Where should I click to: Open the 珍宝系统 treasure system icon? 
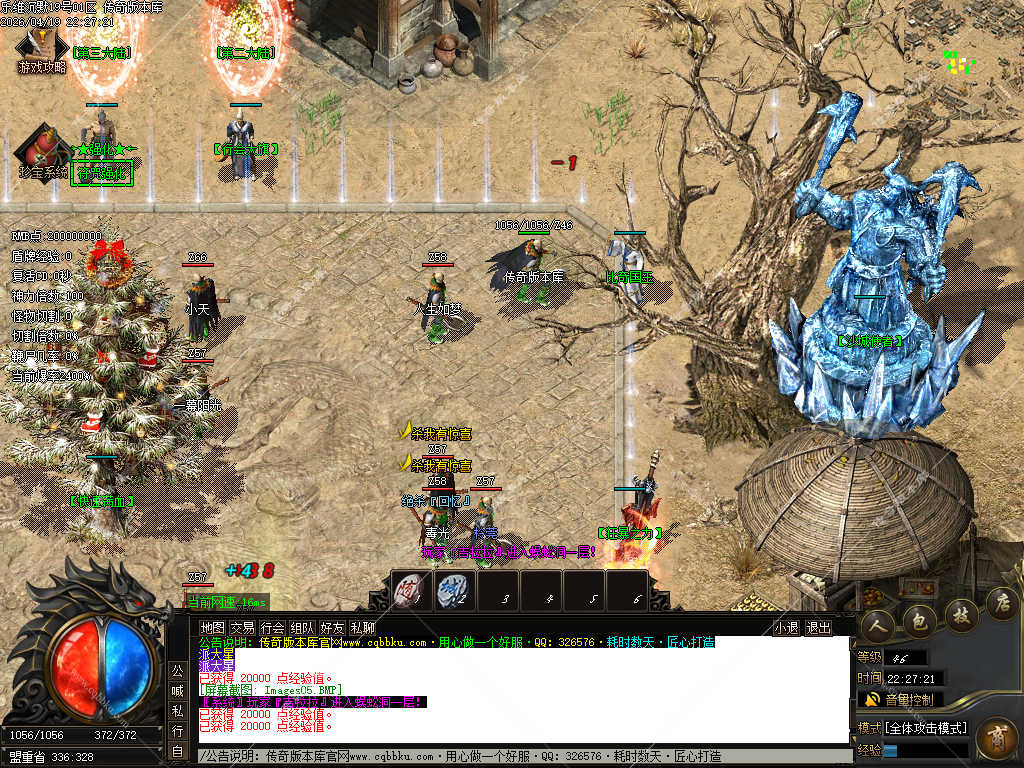(x=42, y=151)
